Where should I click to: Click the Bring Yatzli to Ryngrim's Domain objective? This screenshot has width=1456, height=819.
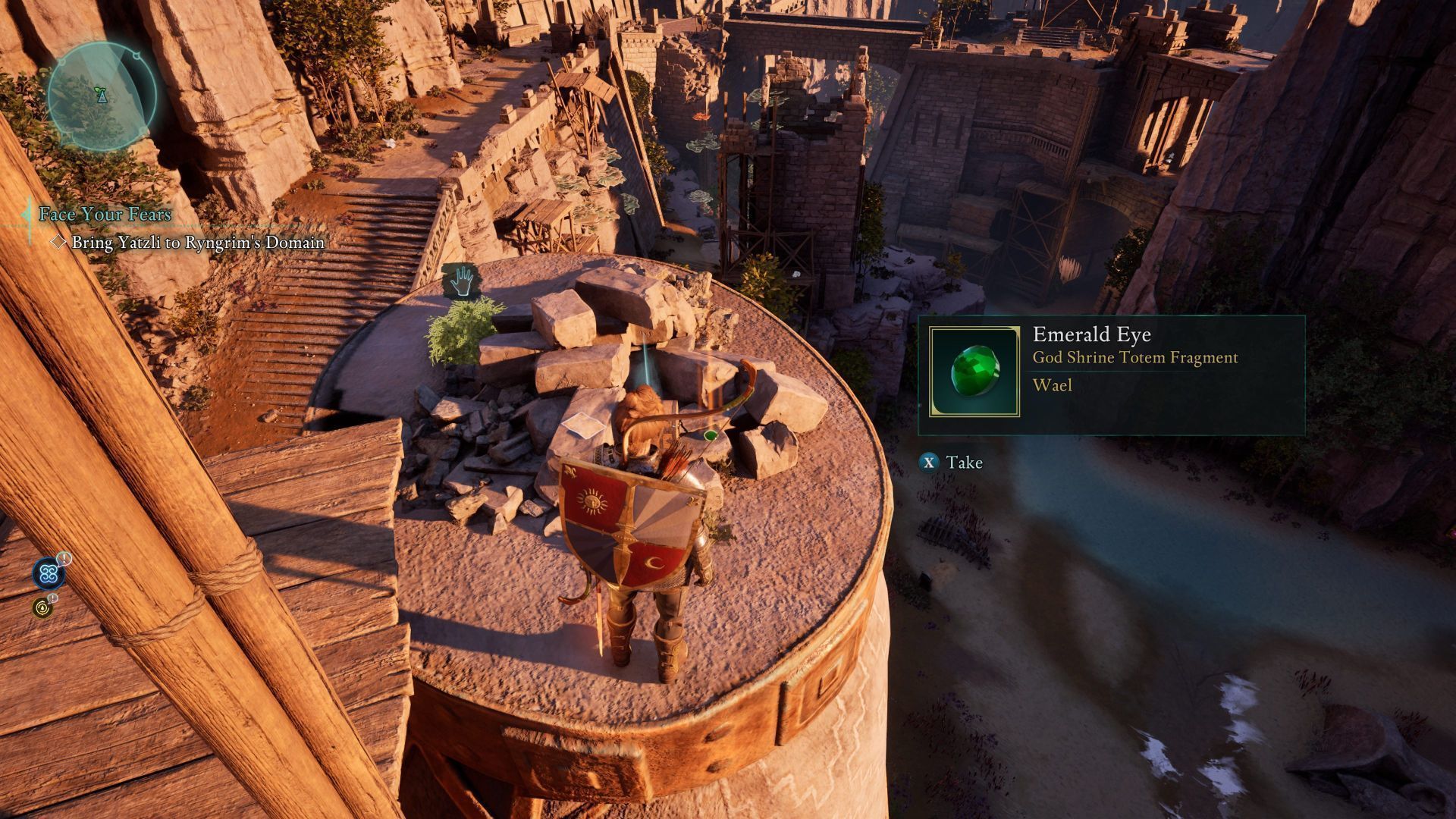click(x=197, y=243)
